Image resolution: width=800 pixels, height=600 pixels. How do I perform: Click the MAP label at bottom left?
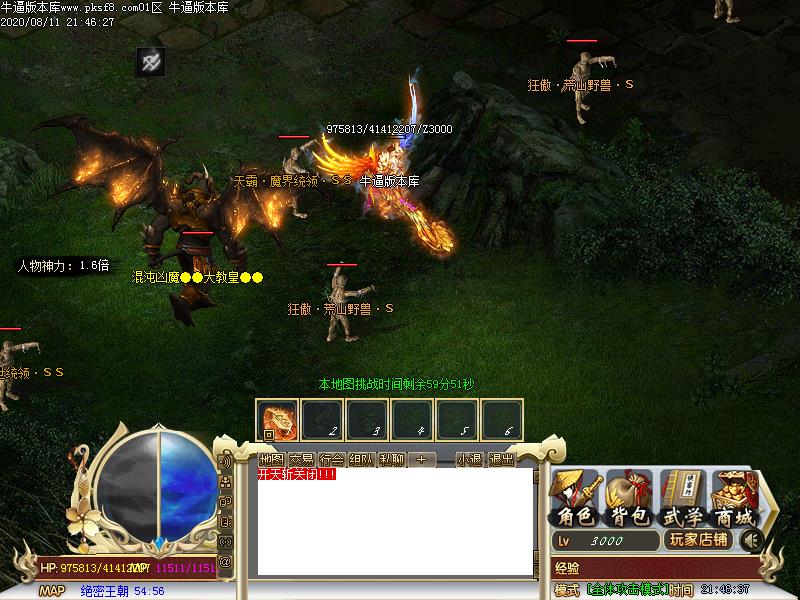pyautogui.click(x=52, y=591)
